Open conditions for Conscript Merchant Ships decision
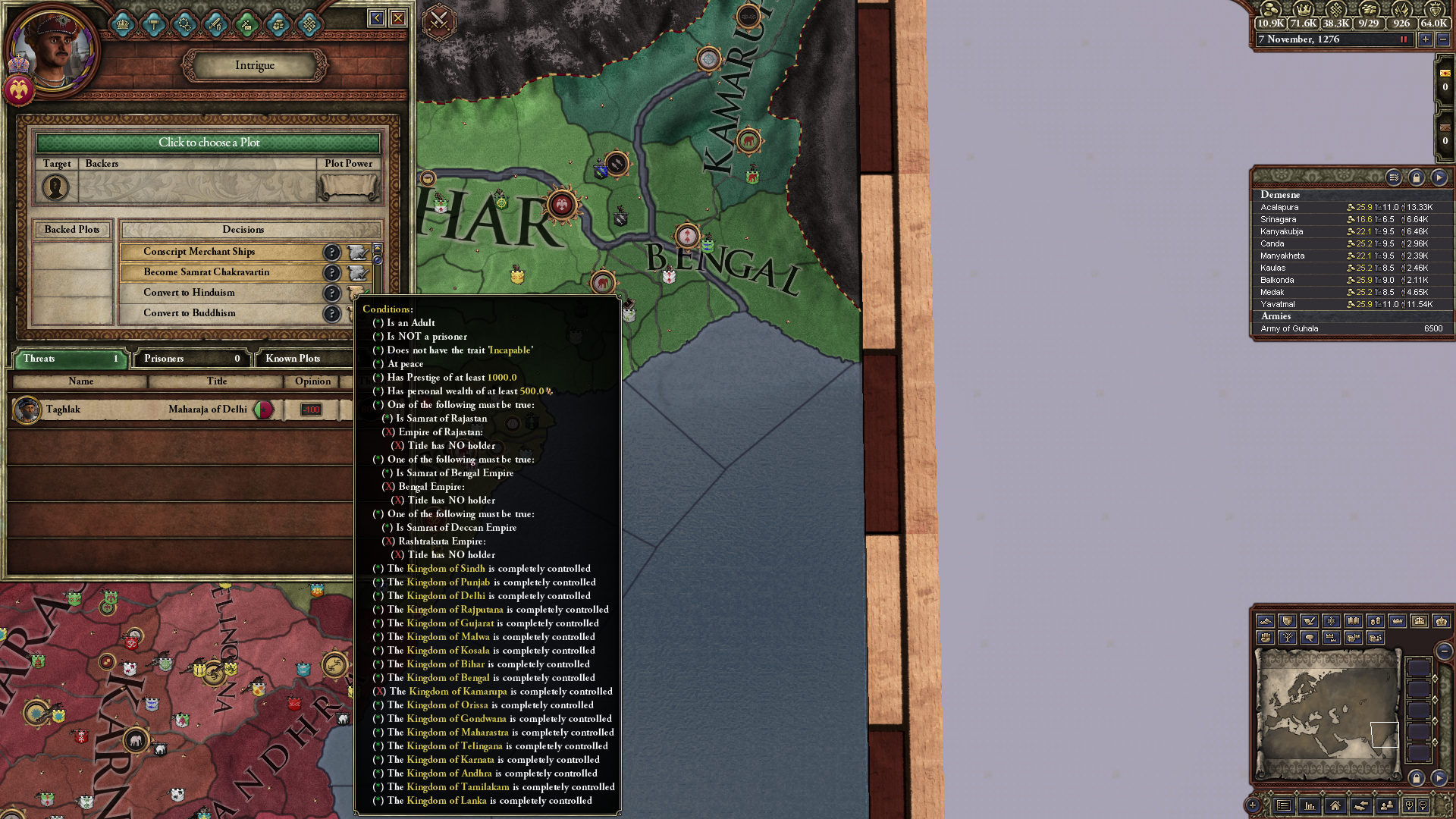1456x819 pixels. point(332,252)
